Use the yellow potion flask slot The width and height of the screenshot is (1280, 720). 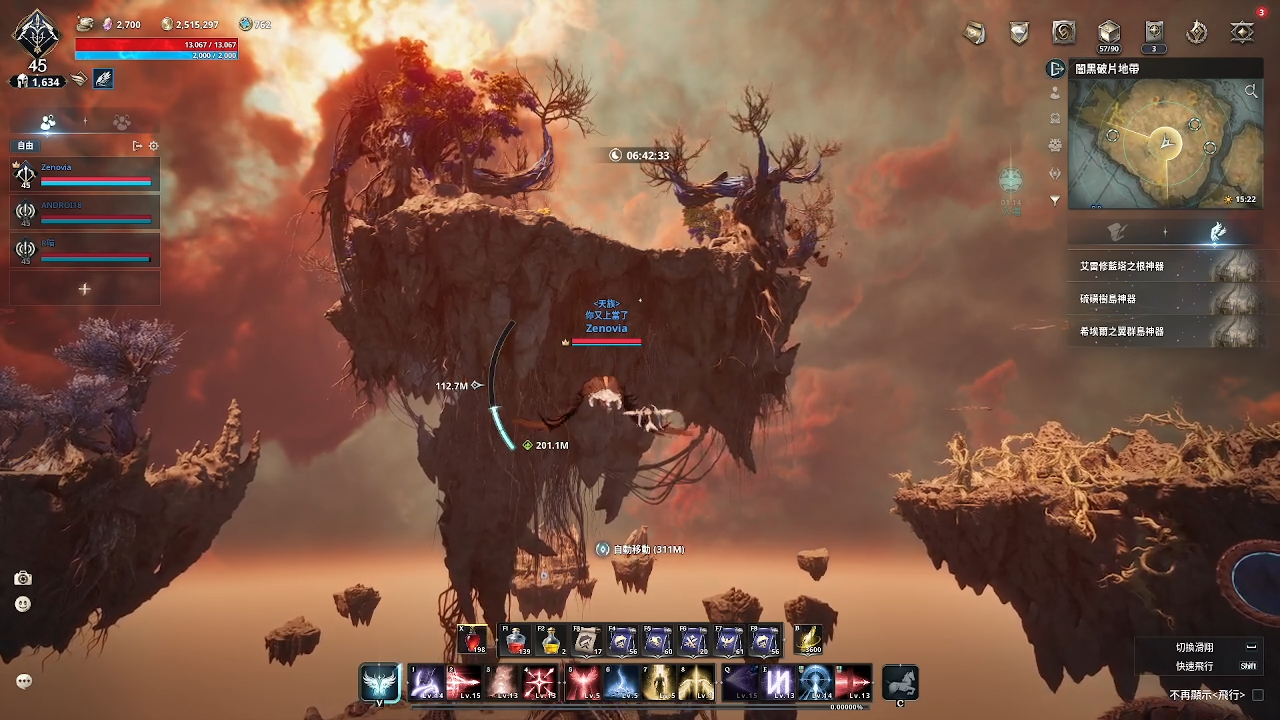[550, 640]
